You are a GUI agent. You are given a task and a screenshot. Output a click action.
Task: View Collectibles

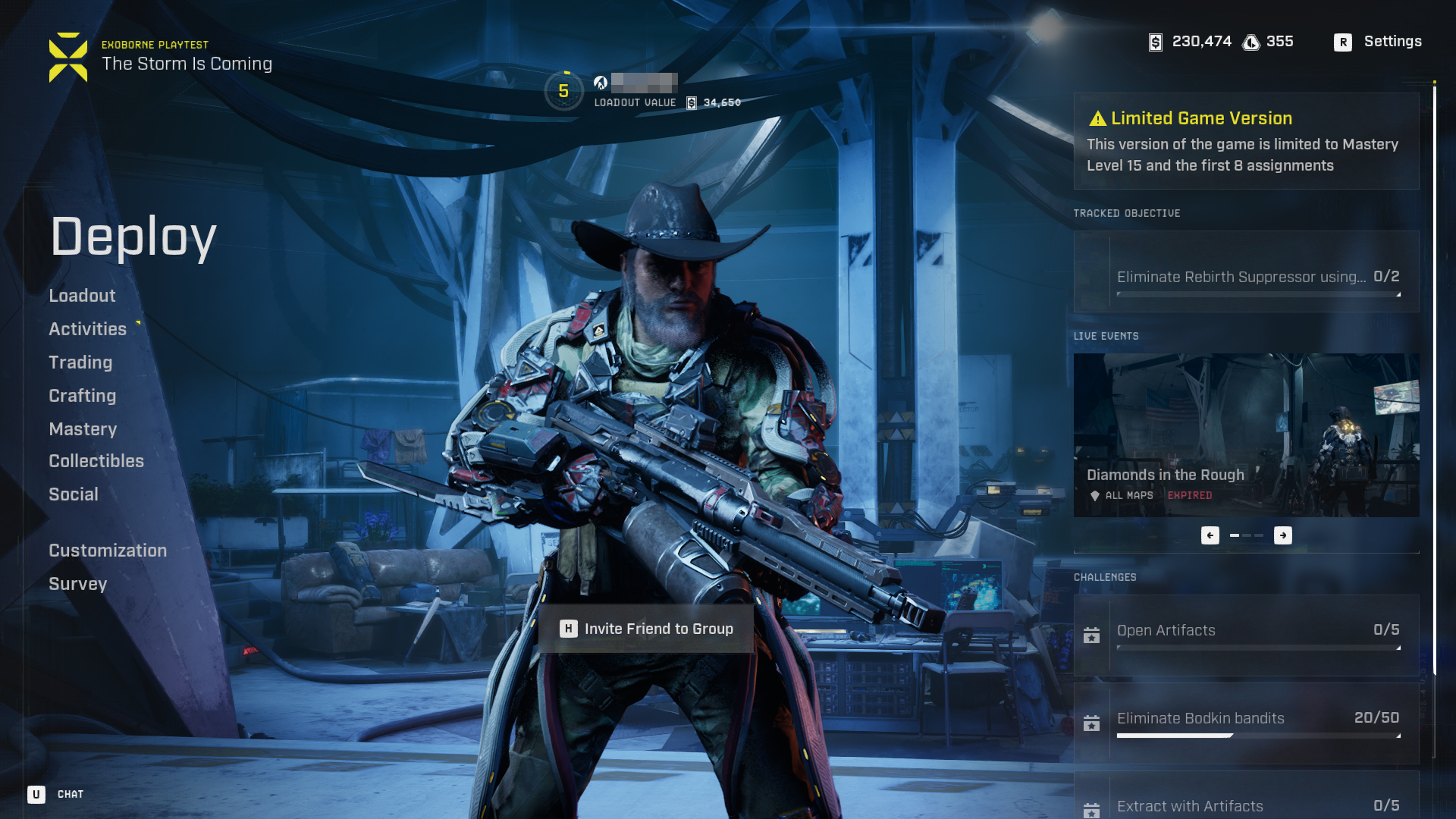96,461
